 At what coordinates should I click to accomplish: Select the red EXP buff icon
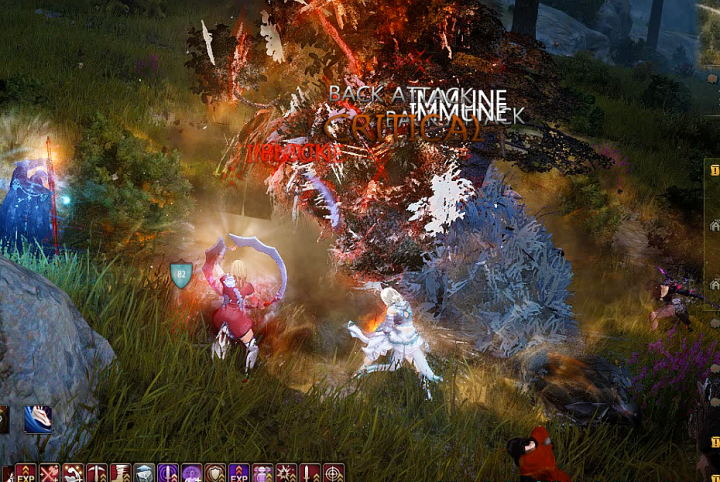(x=25, y=473)
